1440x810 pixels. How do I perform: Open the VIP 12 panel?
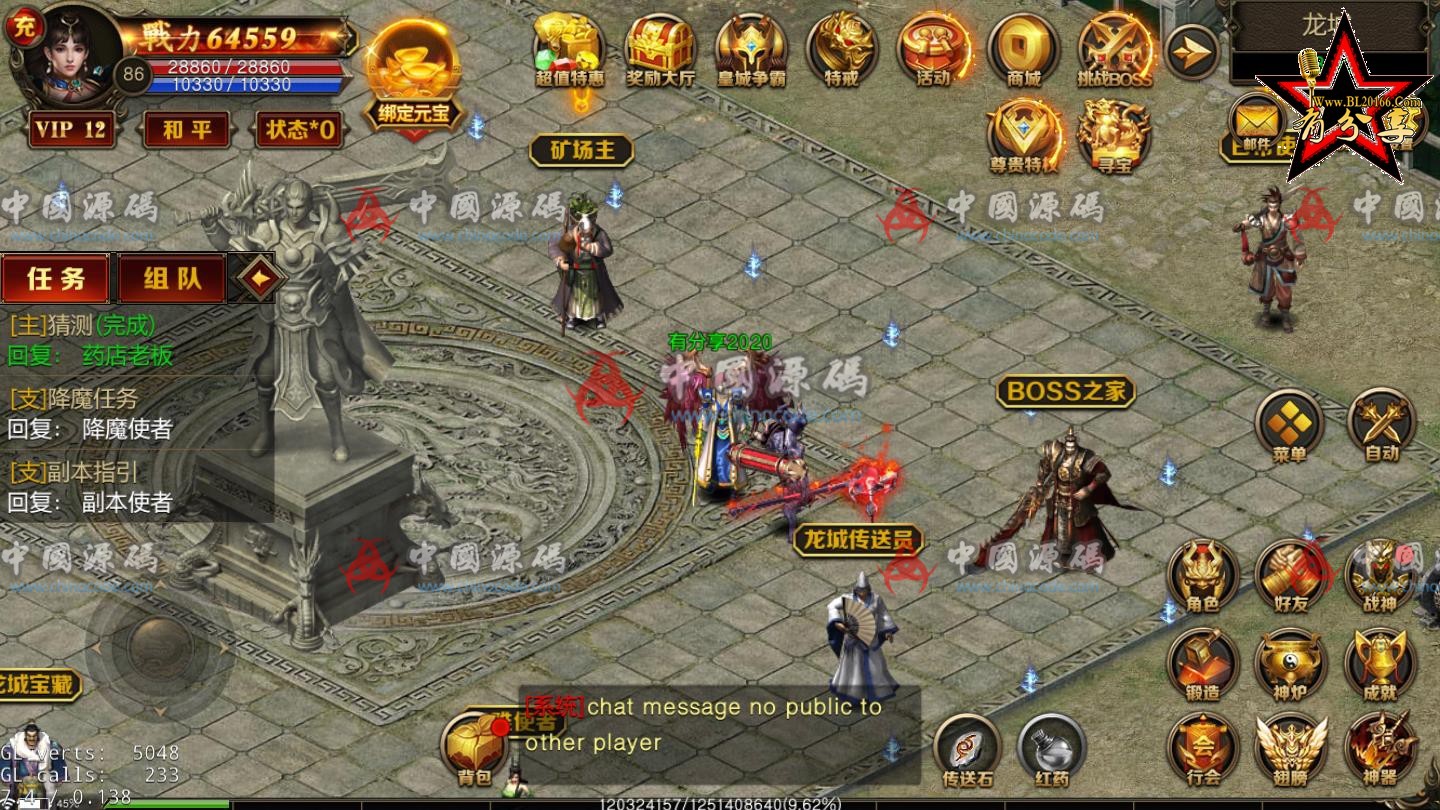70,129
